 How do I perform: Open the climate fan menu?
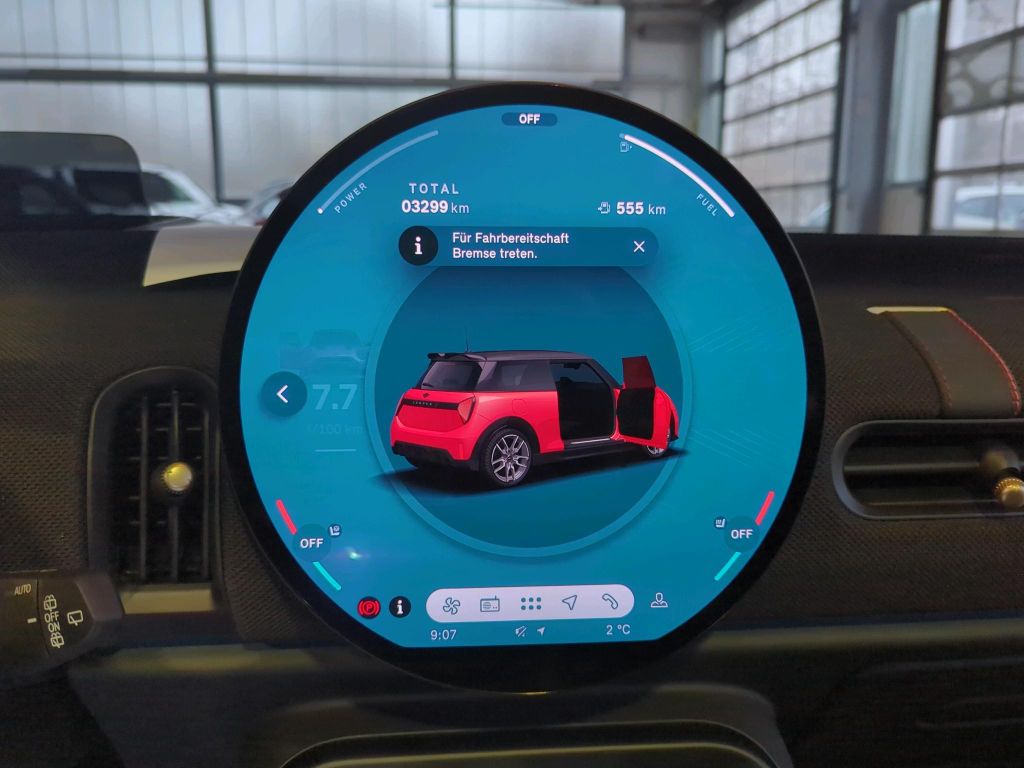pos(450,603)
